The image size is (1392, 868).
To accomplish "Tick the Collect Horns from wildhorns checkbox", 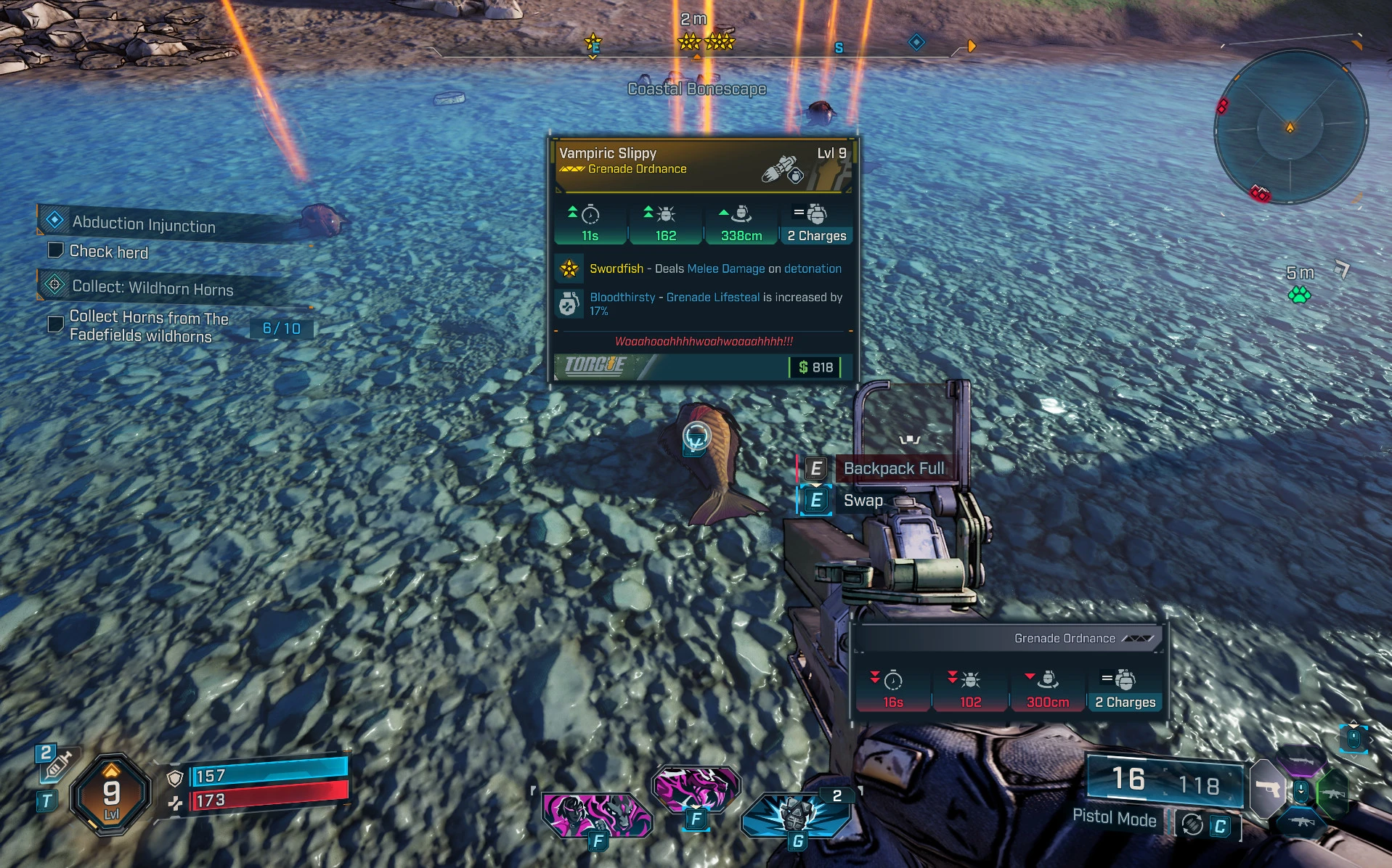I will (55, 324).
